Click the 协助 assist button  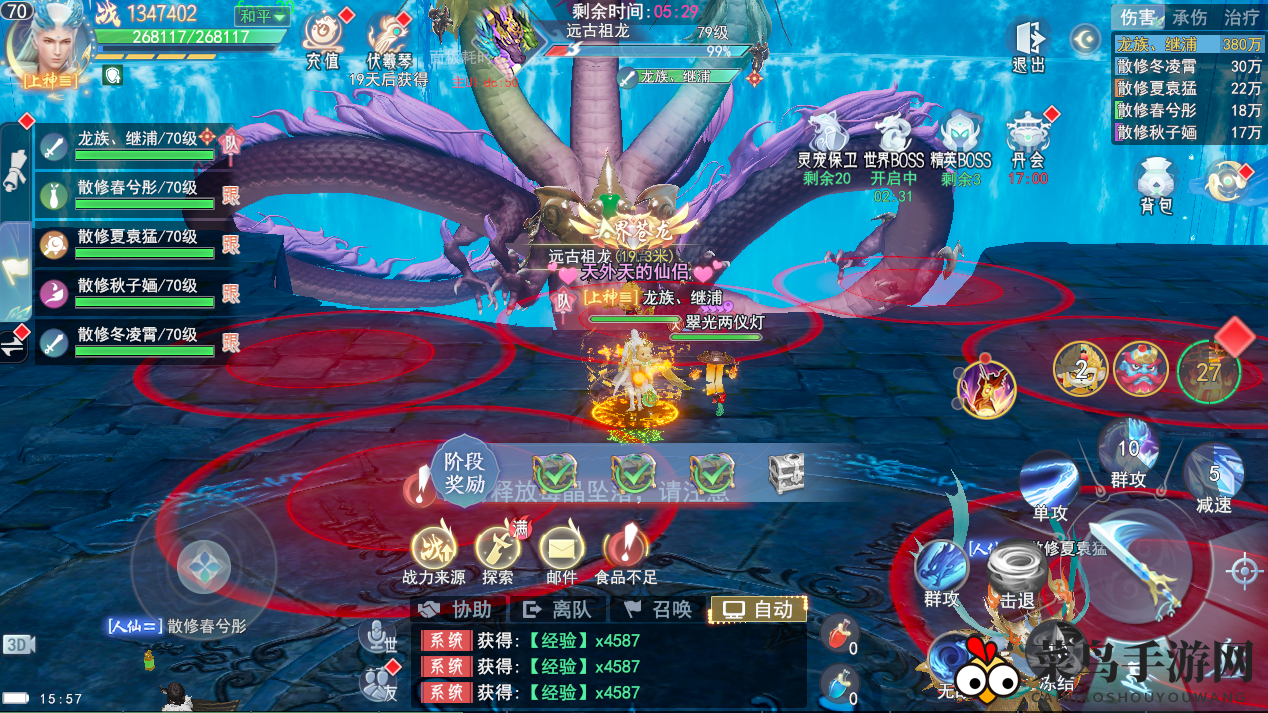pos(457,609)
